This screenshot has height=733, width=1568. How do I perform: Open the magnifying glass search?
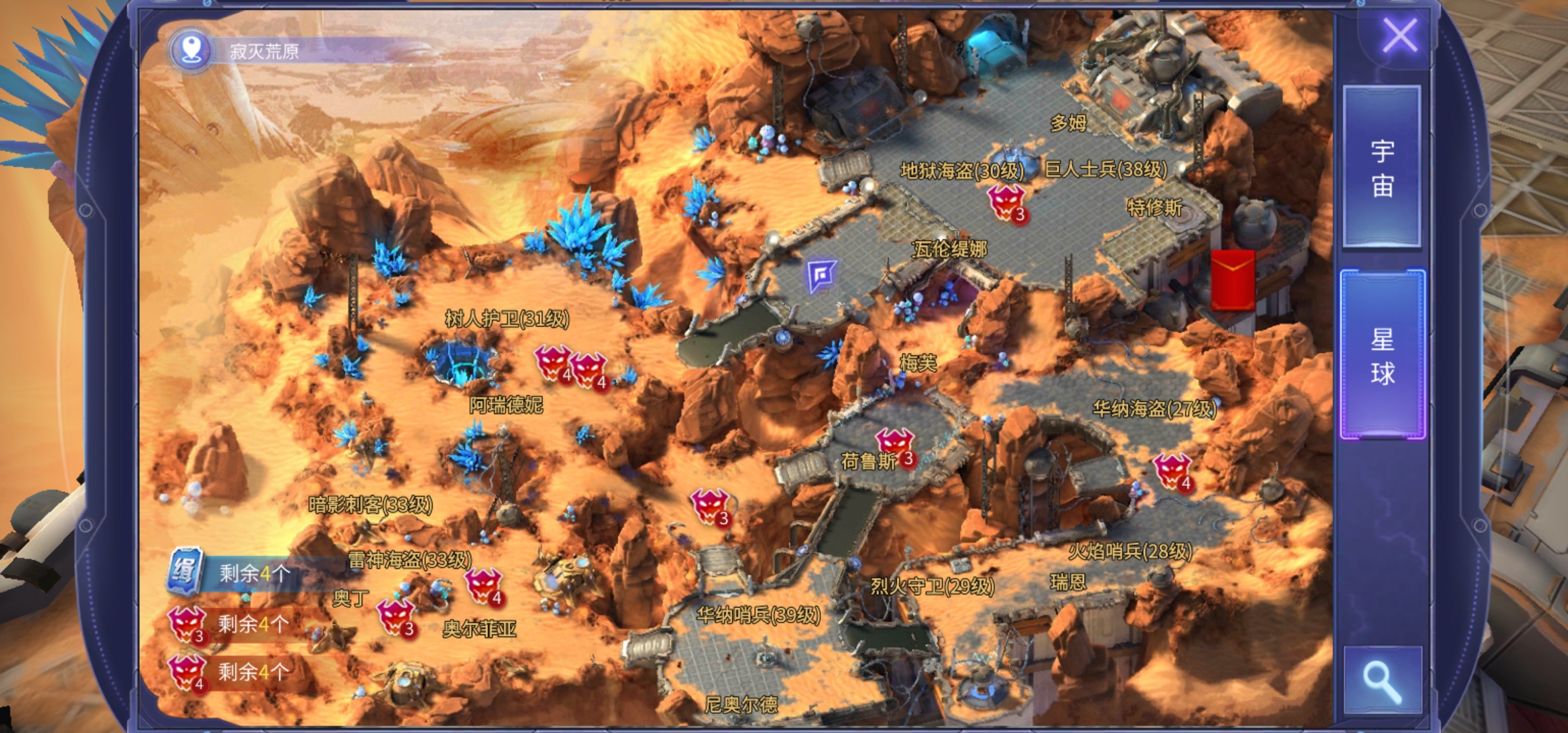pyautogui.click(x=1382, y=681)
